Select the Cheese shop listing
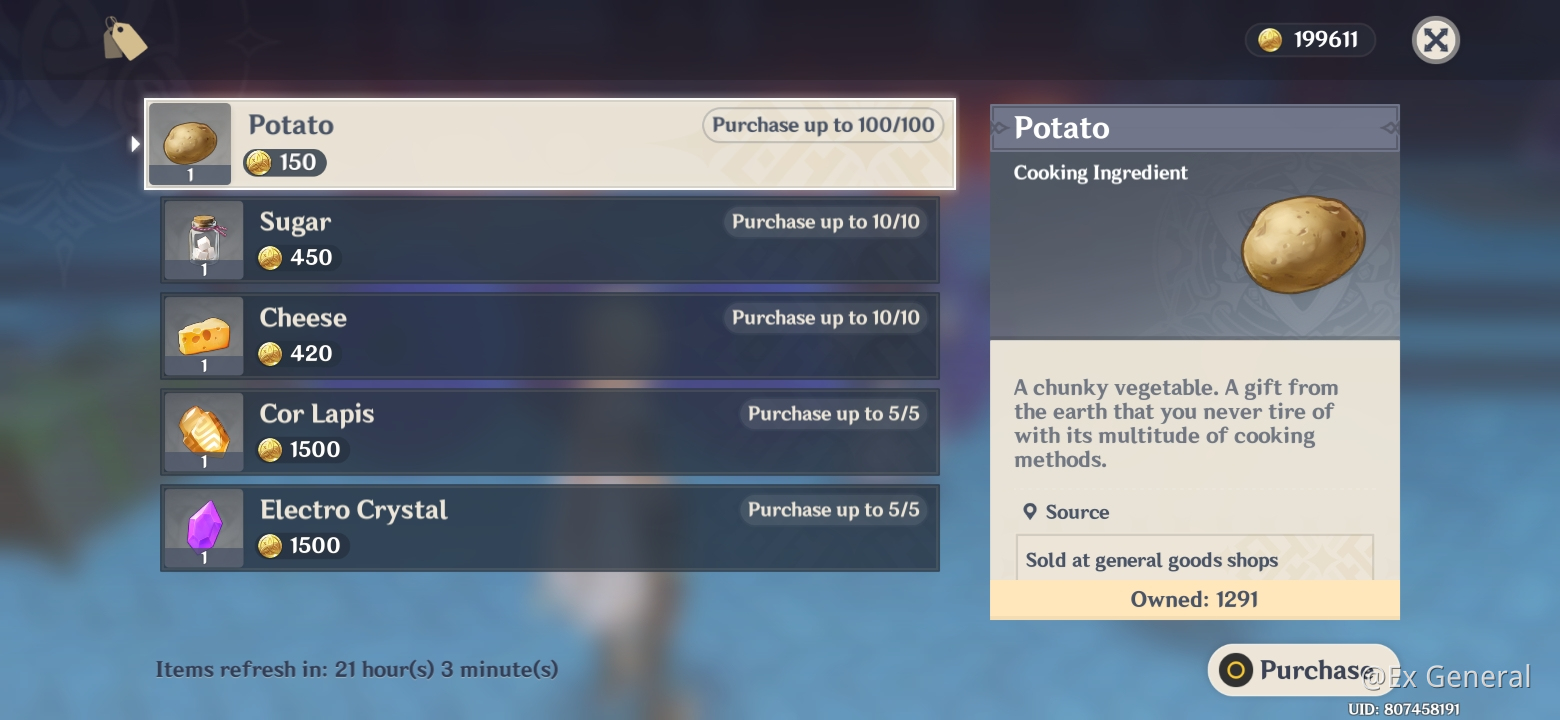 (x=550, y=336)
